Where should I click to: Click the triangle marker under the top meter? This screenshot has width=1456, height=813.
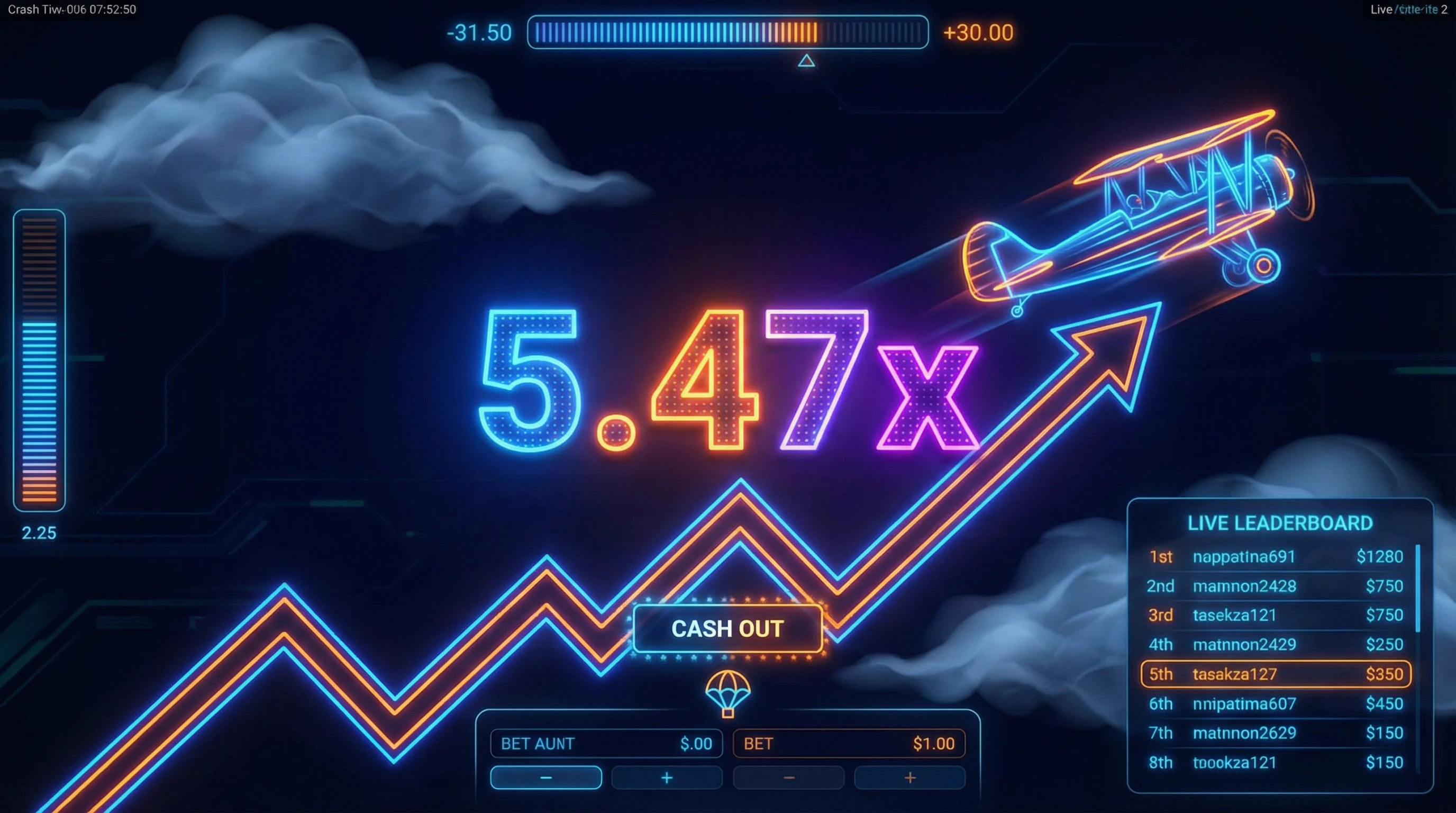click(x=806, y=60)
